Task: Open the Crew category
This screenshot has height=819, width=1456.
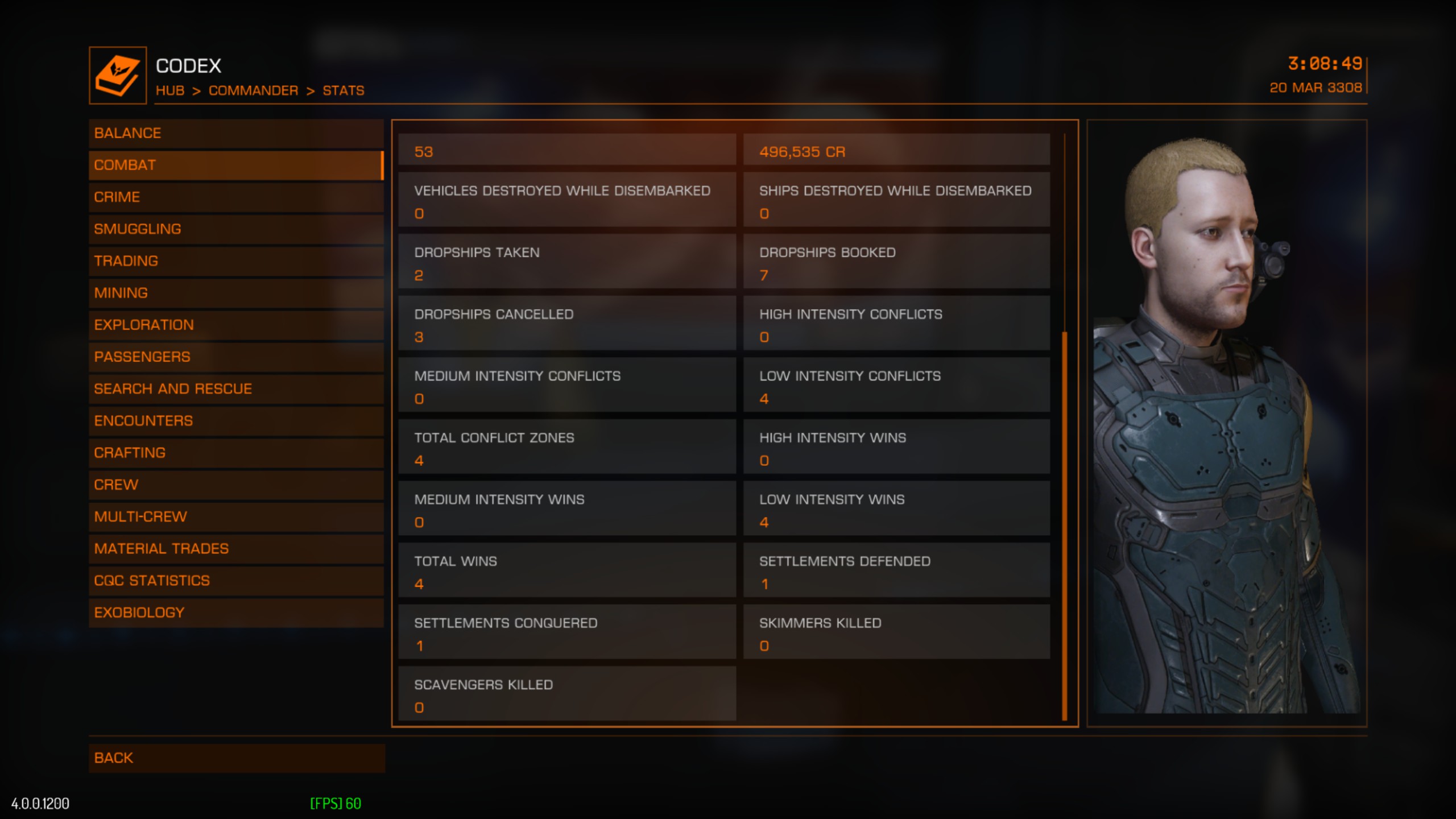Action: (235, 485)
